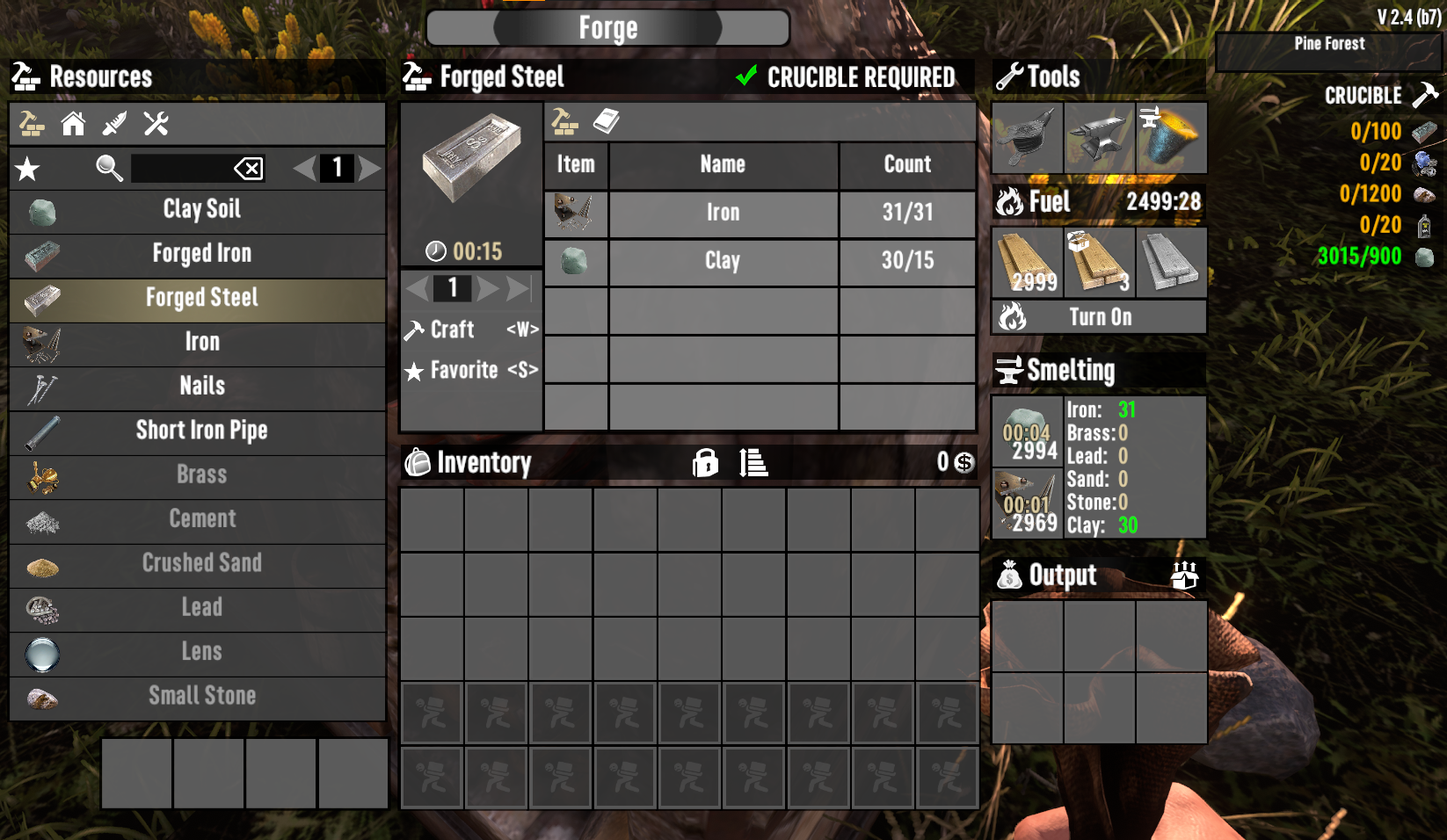1447x840 pixels.
Task: Turn On the forge fuel
Action: click(1099, 317)
